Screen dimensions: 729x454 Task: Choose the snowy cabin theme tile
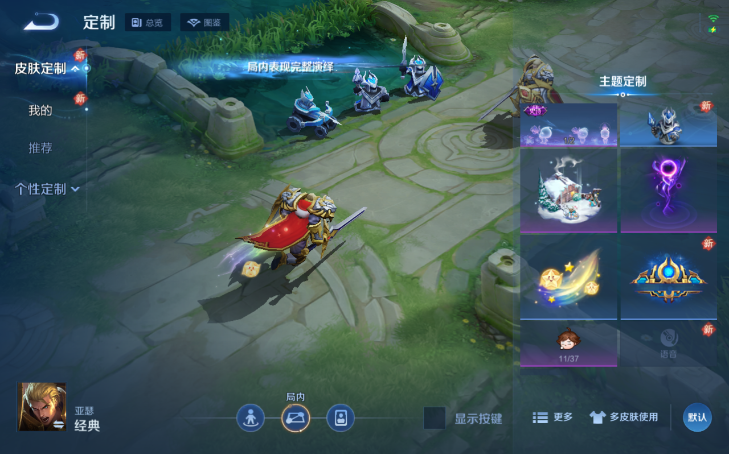(x=567, y=192)
